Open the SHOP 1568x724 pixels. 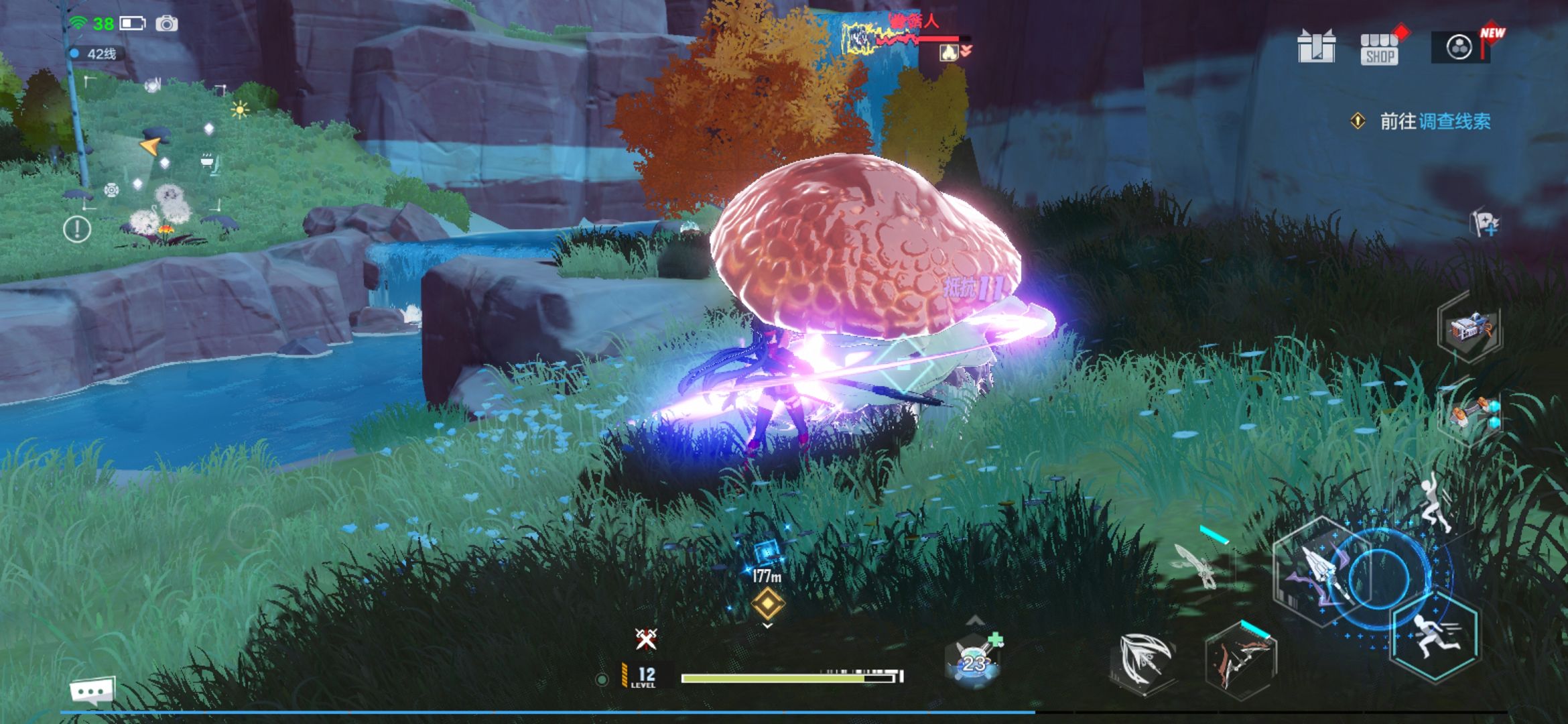pyautogui.click(x=1379, y=48)
